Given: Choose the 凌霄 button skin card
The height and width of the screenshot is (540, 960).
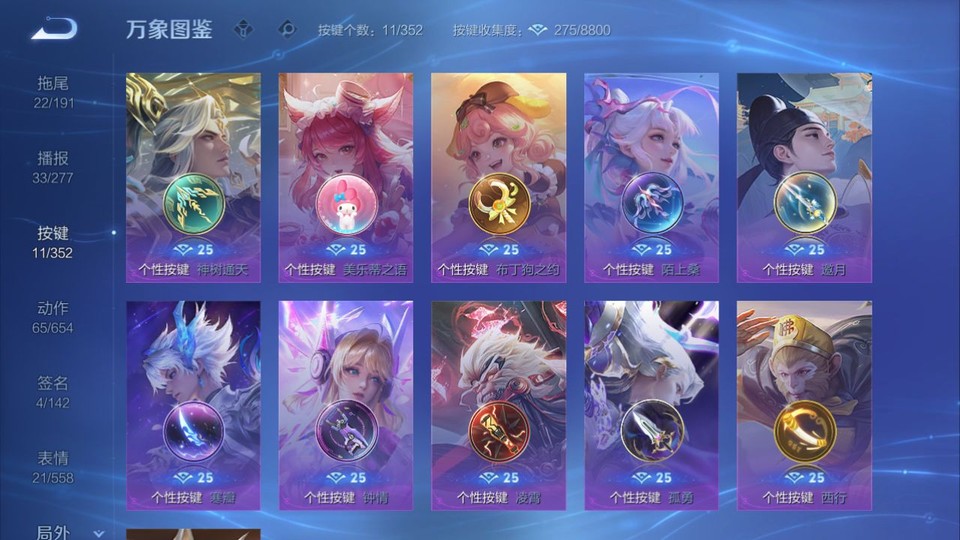Looking at the screenshot, I should click(498, 405).
